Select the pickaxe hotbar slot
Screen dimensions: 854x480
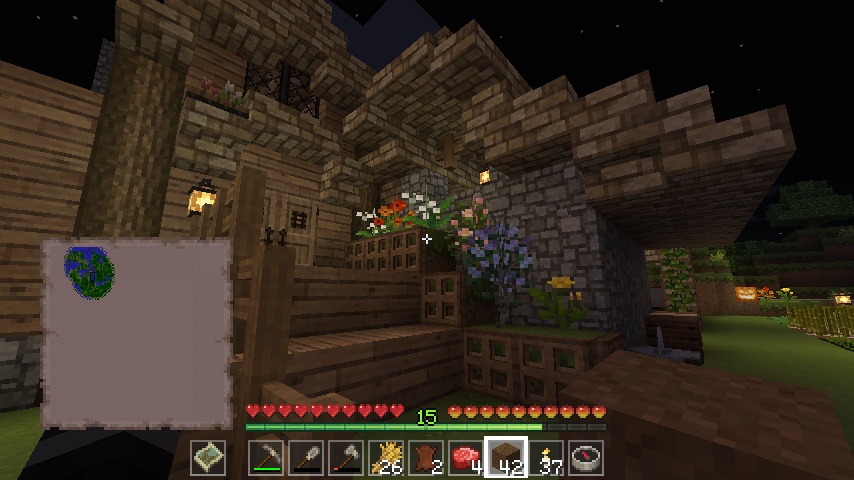pos(267,457)
